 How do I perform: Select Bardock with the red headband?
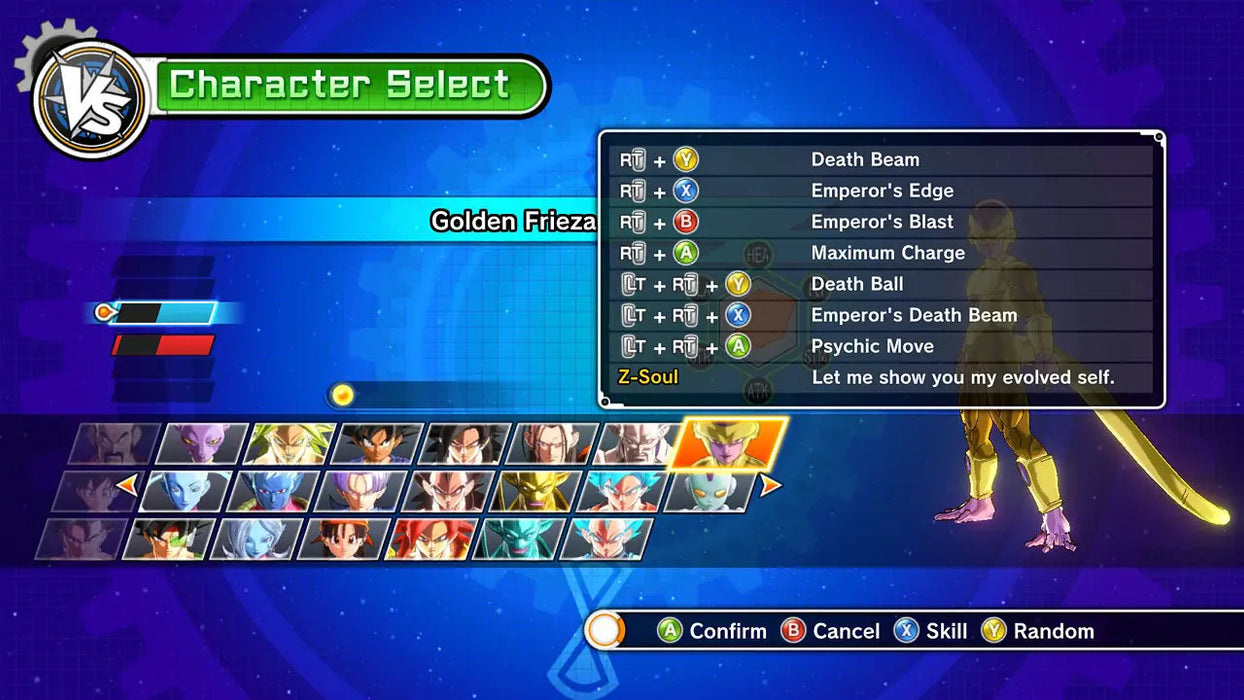click(168, 539)
